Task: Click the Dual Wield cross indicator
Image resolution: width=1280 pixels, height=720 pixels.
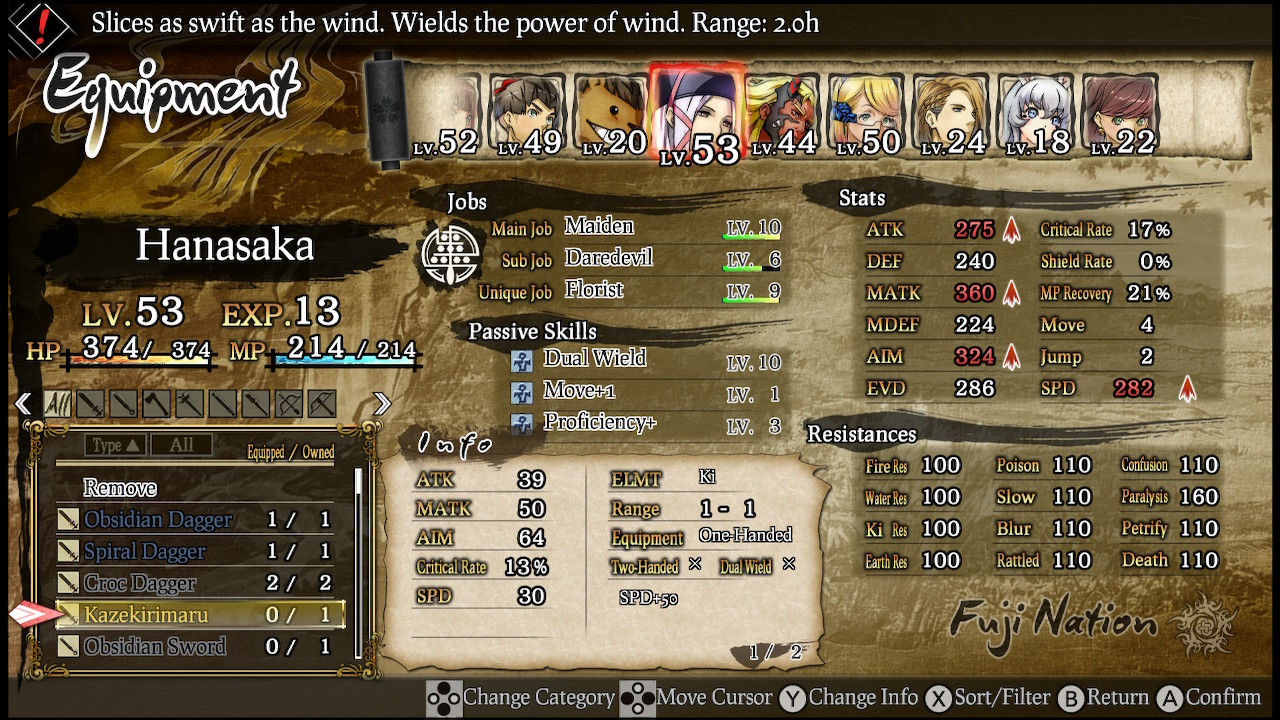Action: pyautogui.click(x=787, y=564)
